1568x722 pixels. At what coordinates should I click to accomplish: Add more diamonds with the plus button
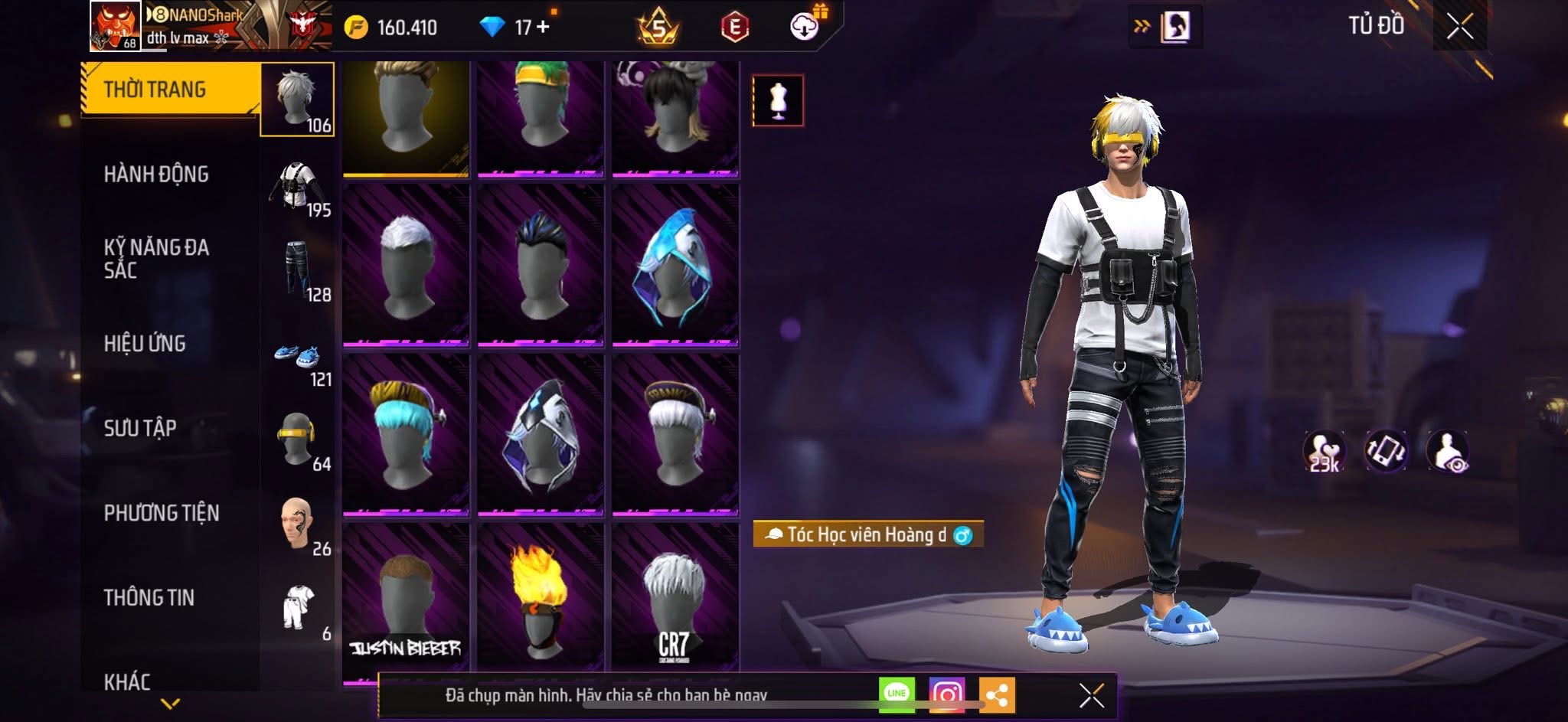coord(543,27)
